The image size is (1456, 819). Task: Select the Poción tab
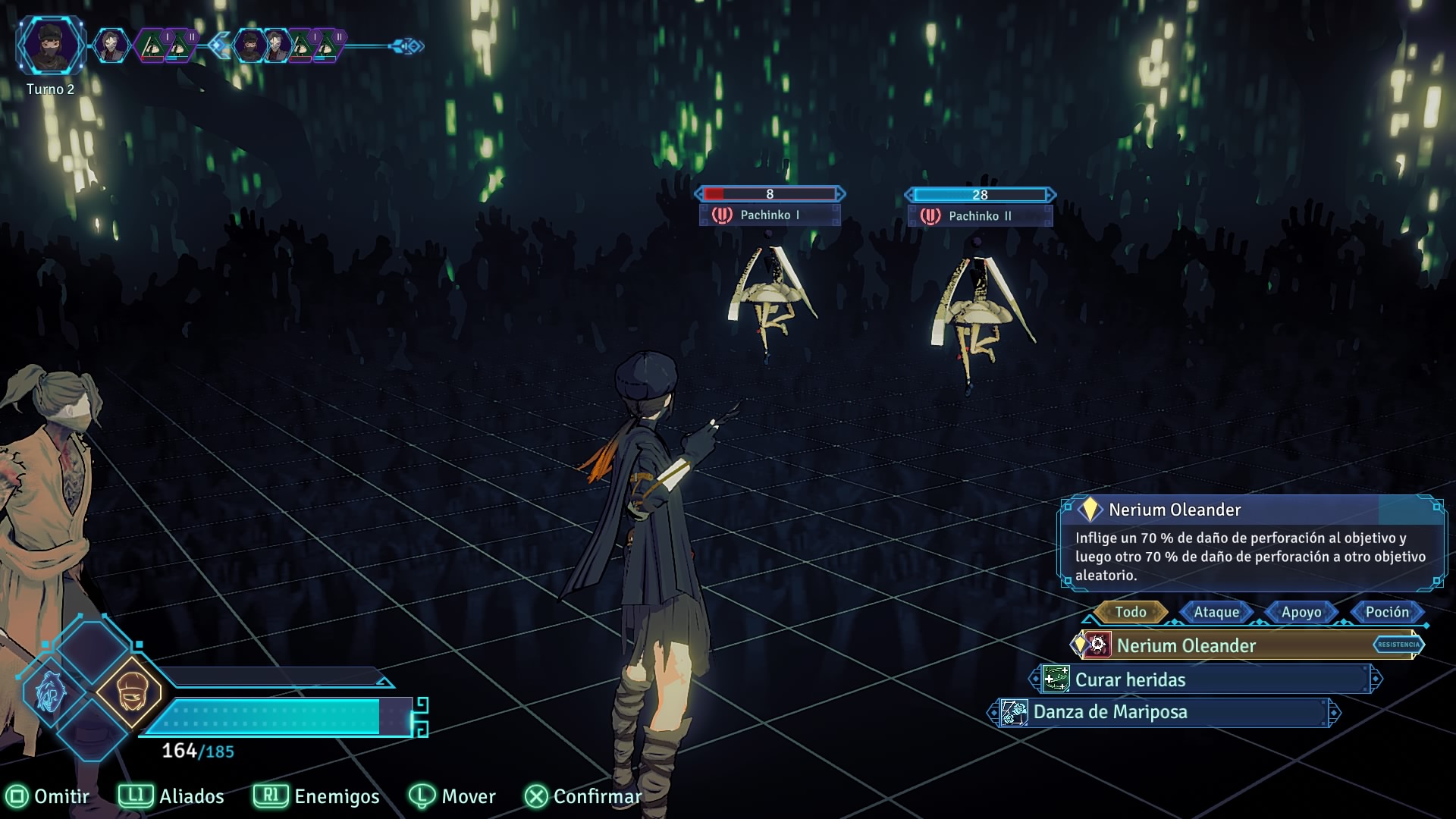(1387, 612)
